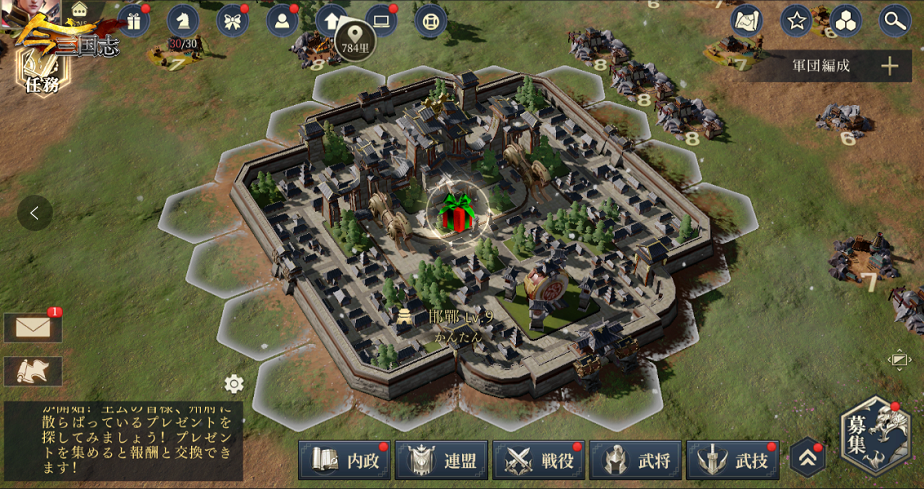Open the gift box rewards icon
Viewport: 924px width, 489px height.
(x=134, y=20)
